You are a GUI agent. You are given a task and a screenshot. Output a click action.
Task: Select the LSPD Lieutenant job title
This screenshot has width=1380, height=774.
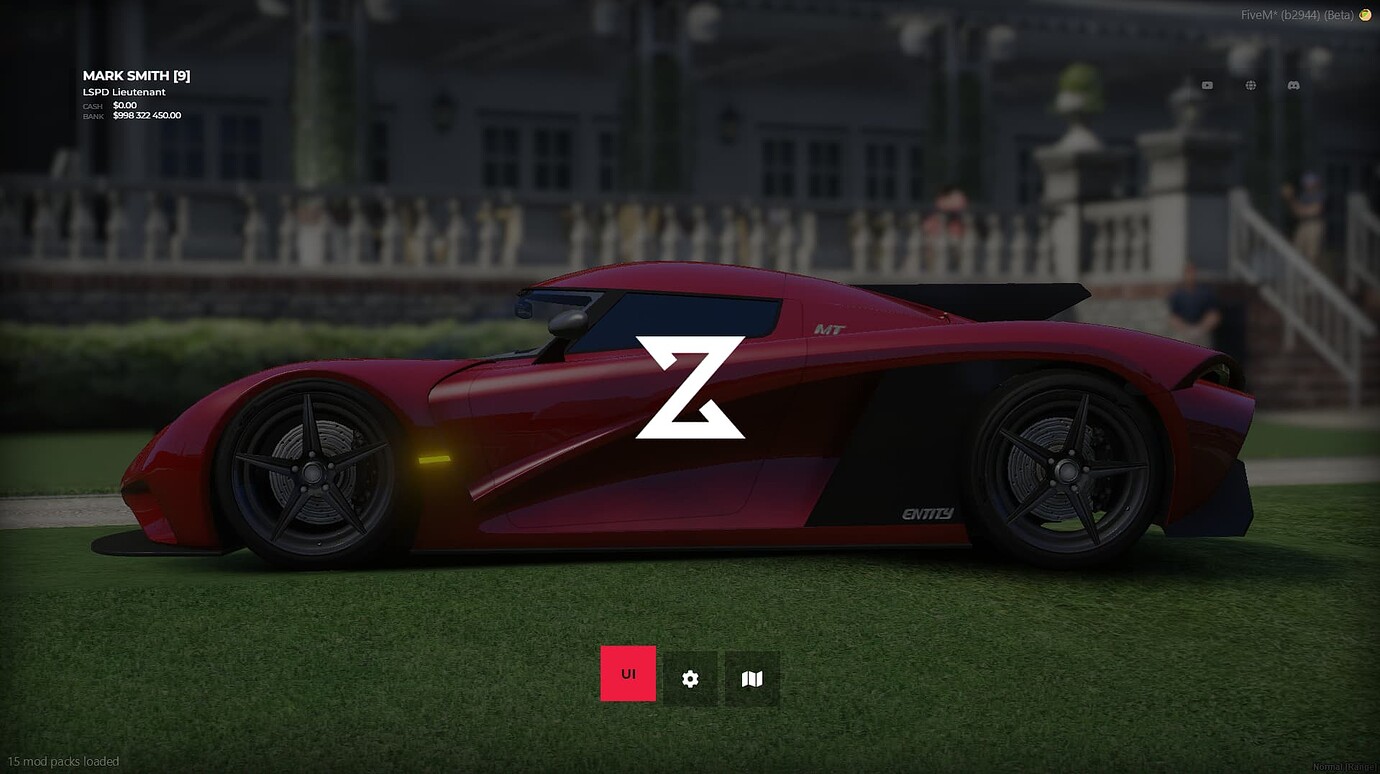pos(124,91)
